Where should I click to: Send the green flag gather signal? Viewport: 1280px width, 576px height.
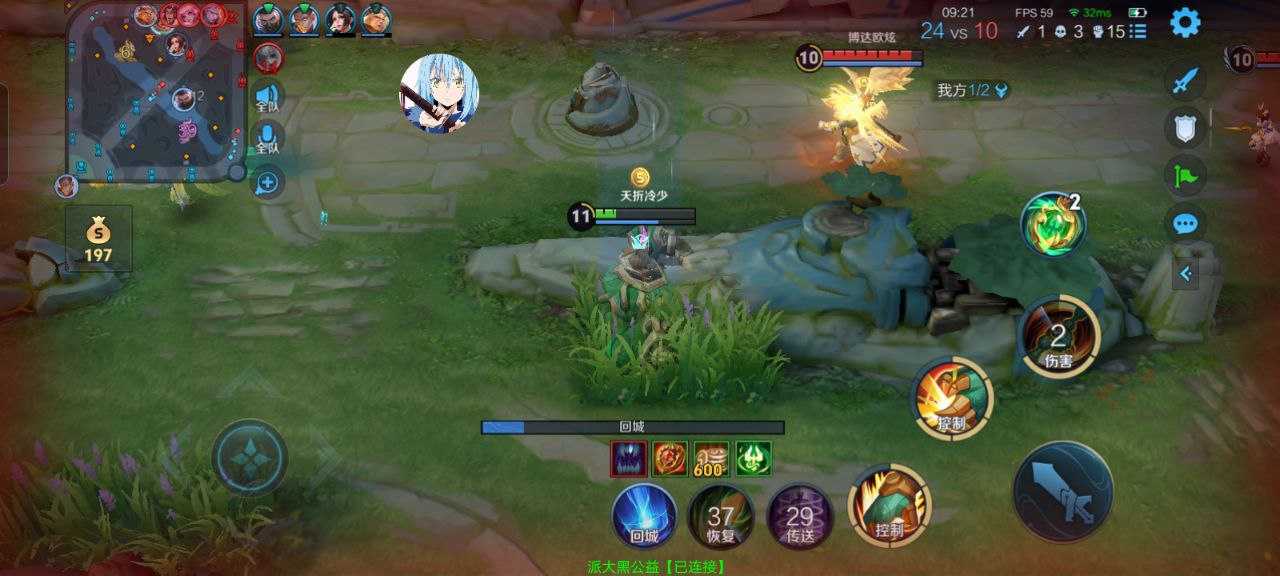1185,175
